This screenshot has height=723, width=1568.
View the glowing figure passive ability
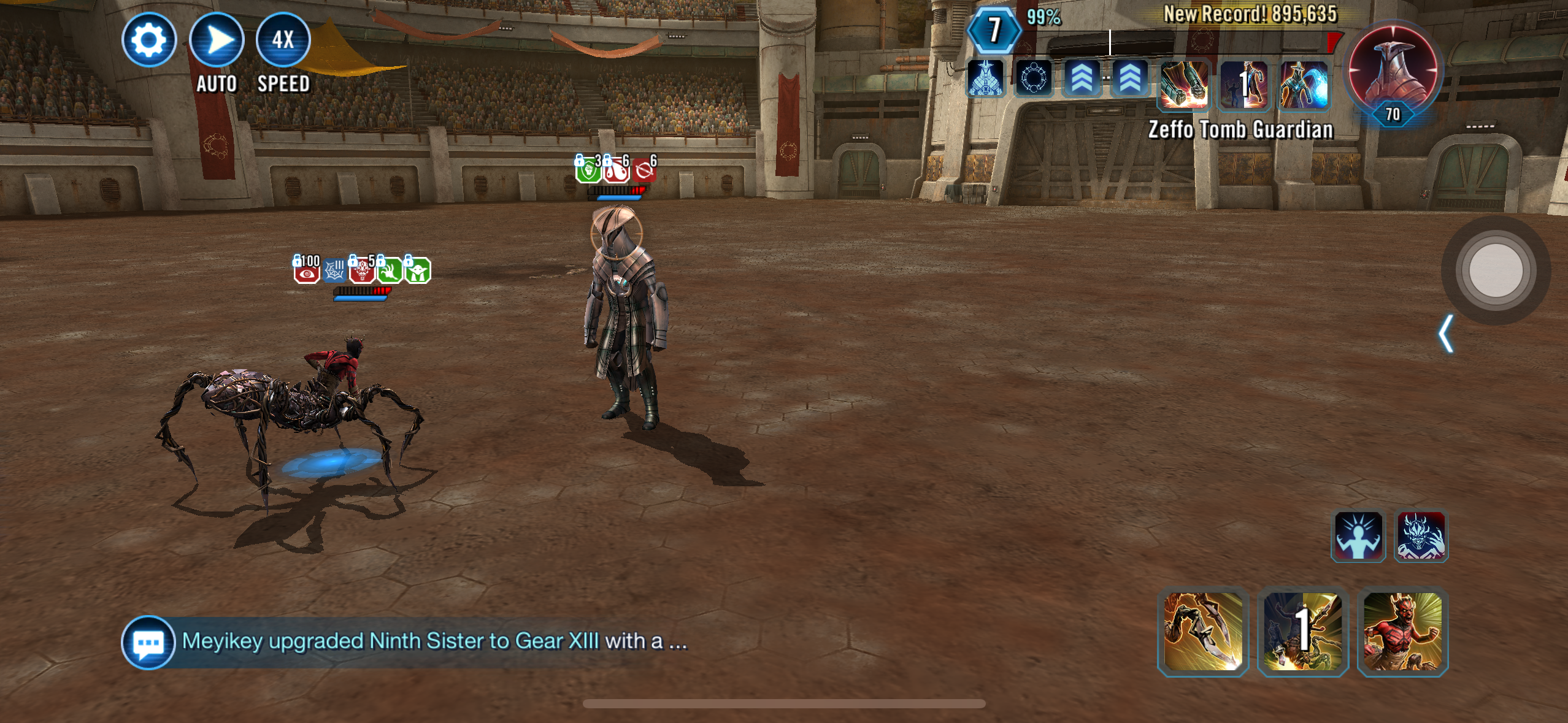(1358, 535)
